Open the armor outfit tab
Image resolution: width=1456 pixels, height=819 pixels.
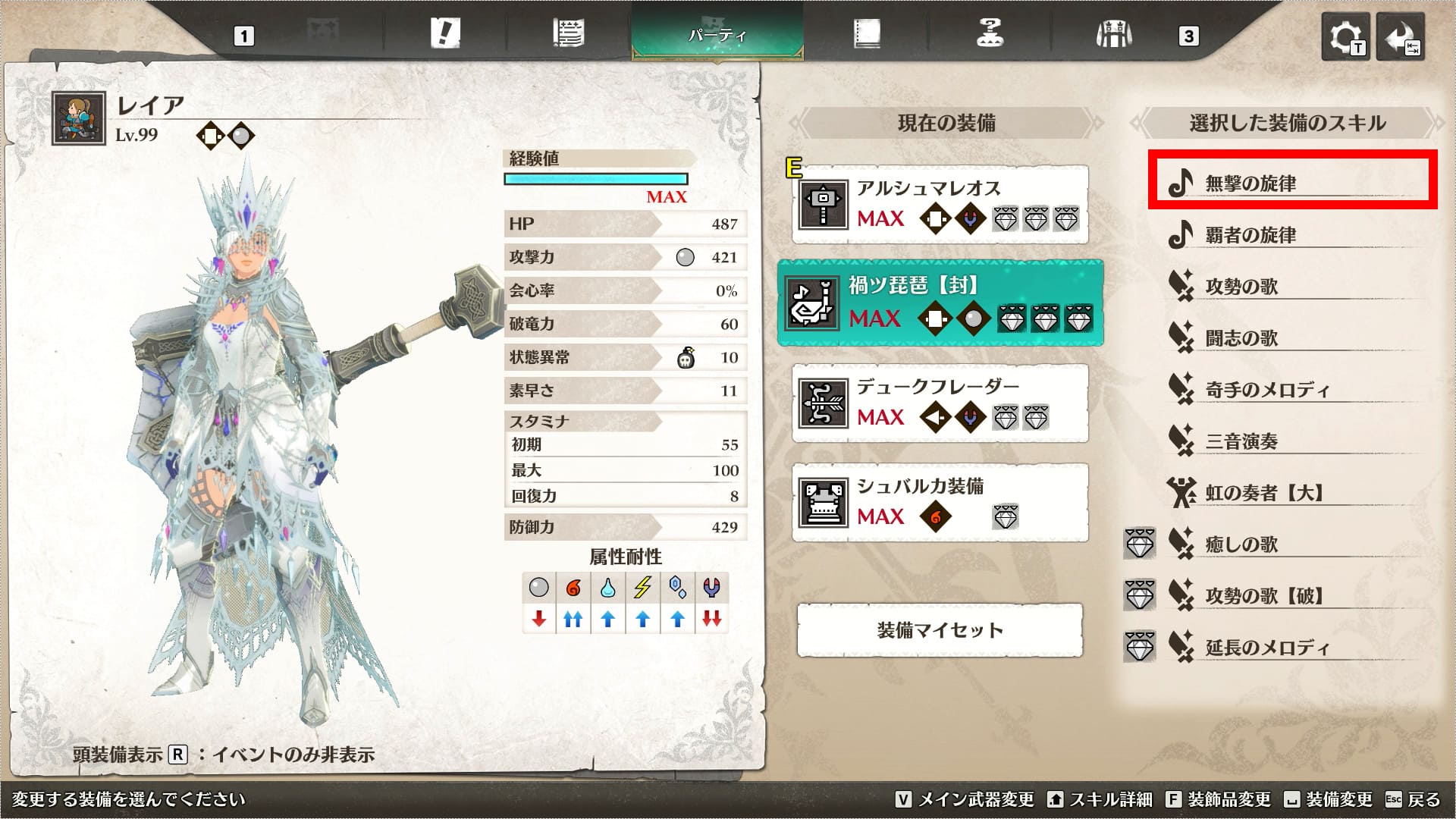1113,34
